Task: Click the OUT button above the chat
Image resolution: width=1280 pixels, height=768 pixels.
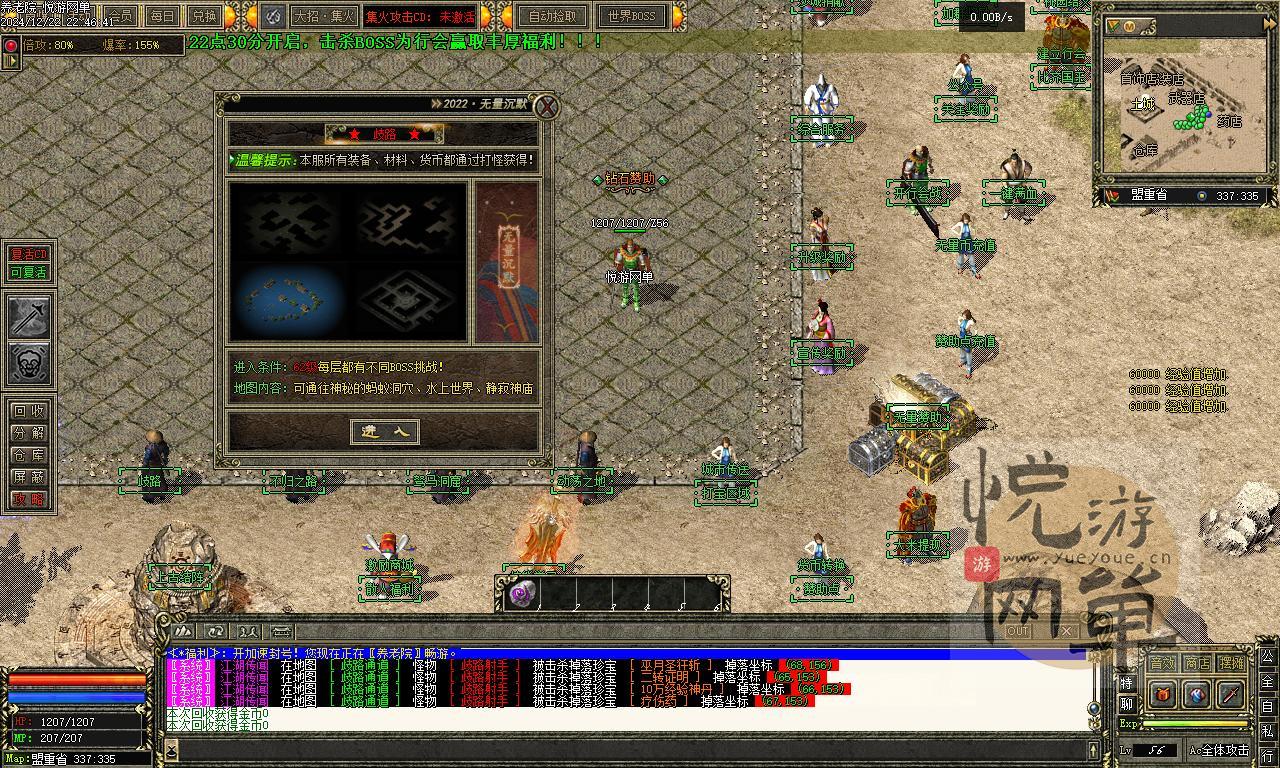Action: coord(1018,631)
